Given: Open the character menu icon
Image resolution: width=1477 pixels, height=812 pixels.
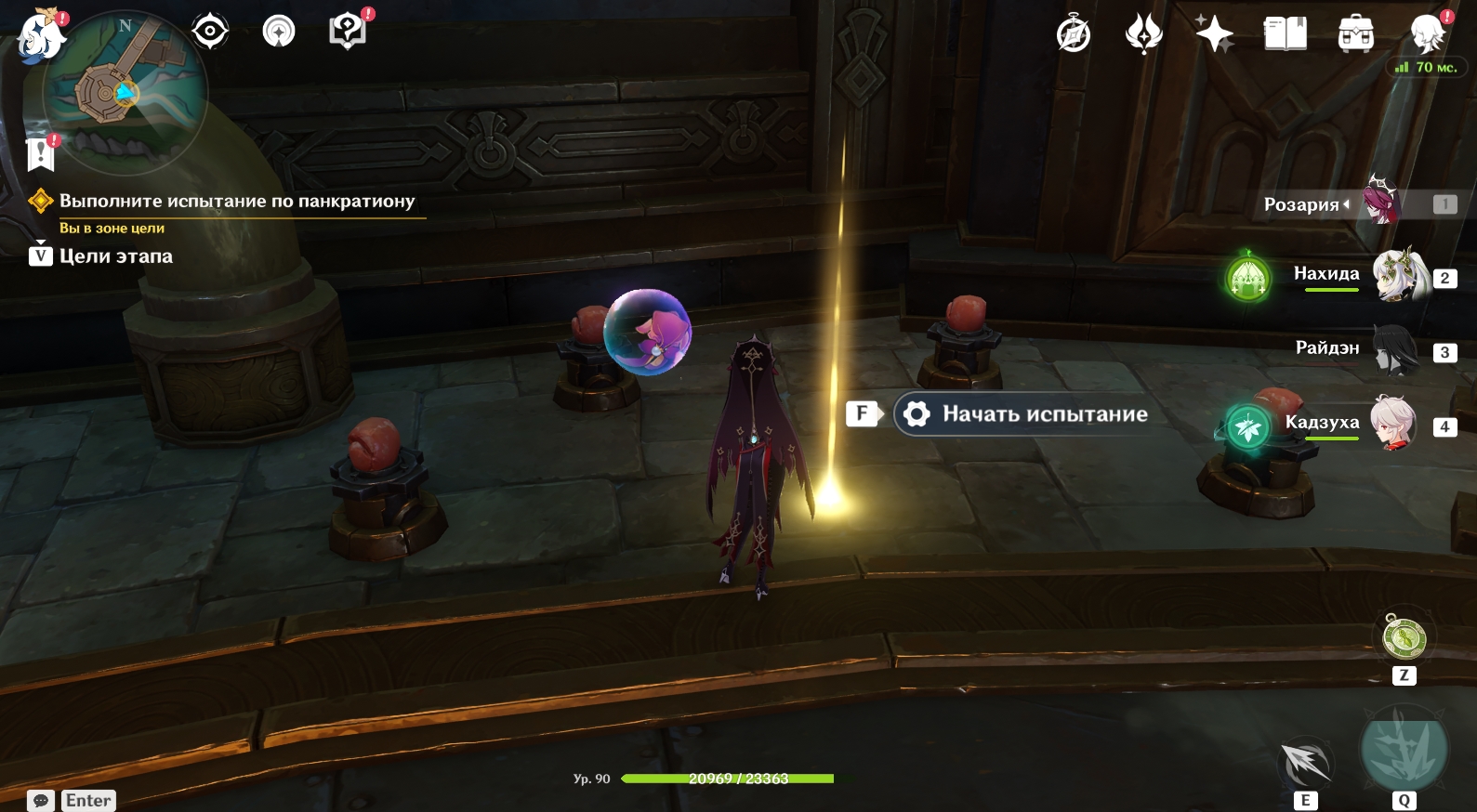Looking at the screenshot, I should coord(1427,35).
